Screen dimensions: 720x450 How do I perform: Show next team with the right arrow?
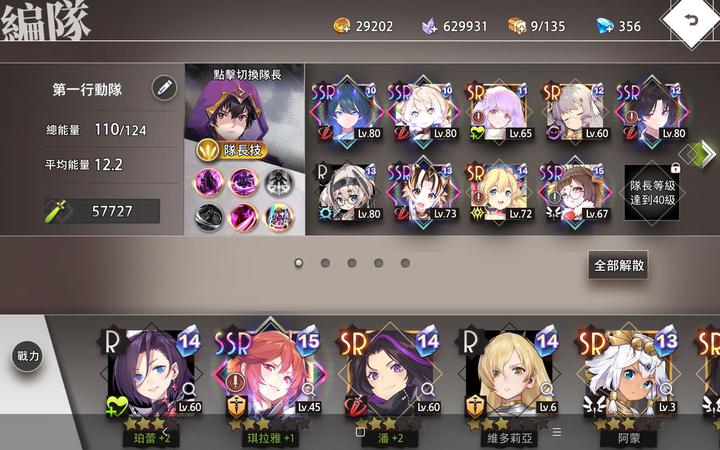[708, 152]
